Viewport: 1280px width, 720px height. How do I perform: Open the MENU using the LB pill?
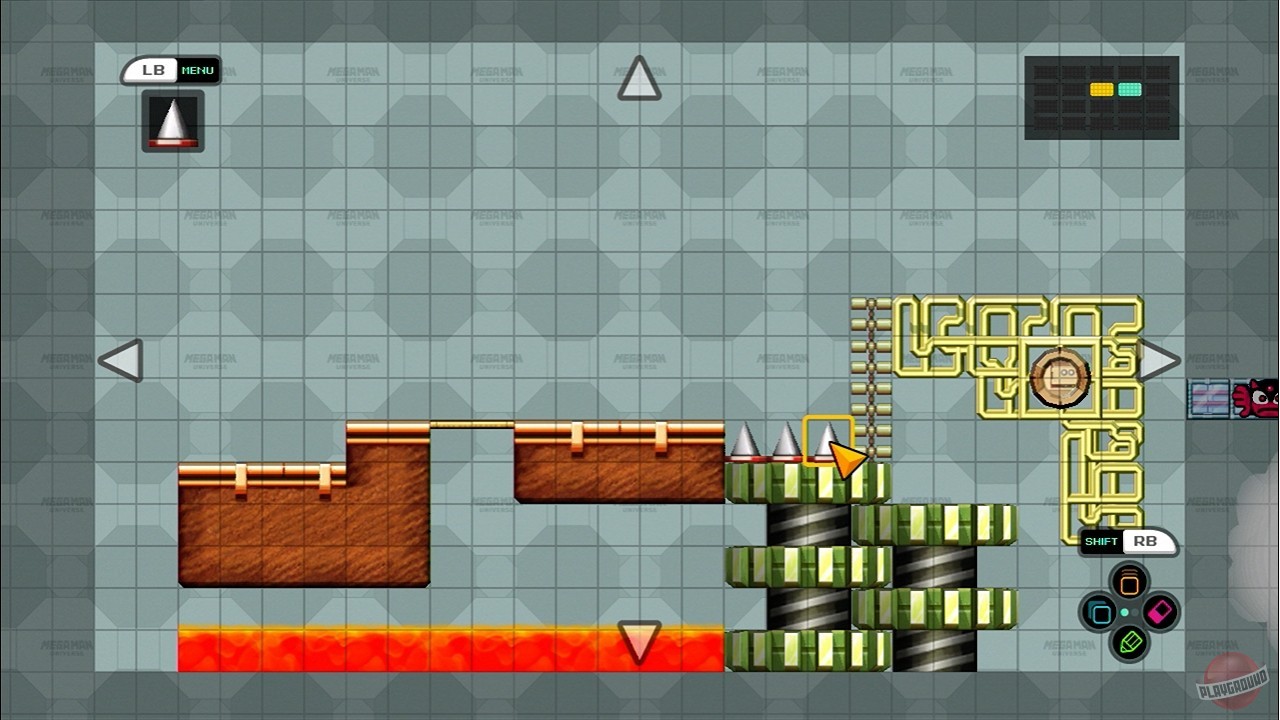[170, 69]
